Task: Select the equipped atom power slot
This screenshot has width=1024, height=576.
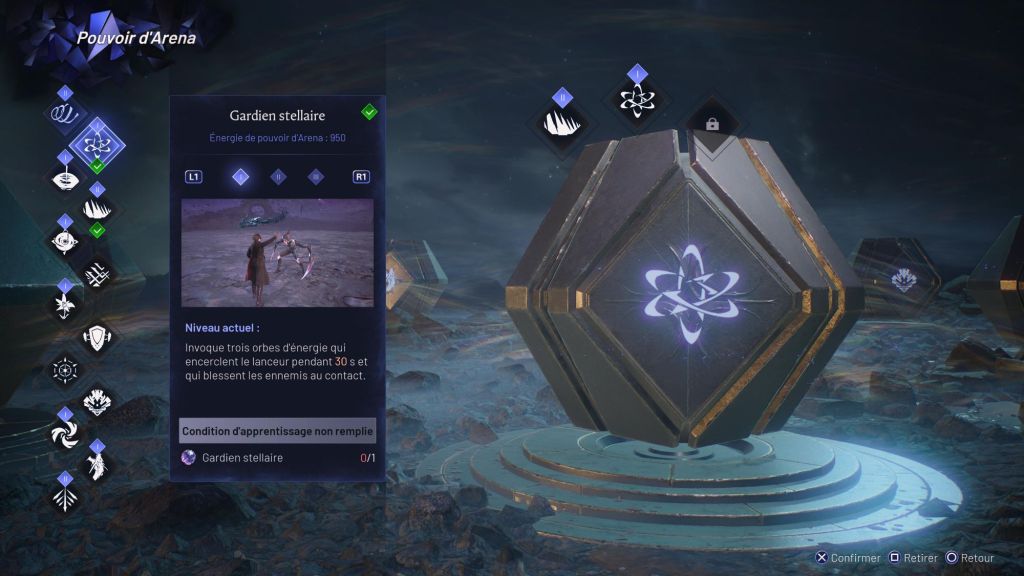Action: [x=637, y=100]
